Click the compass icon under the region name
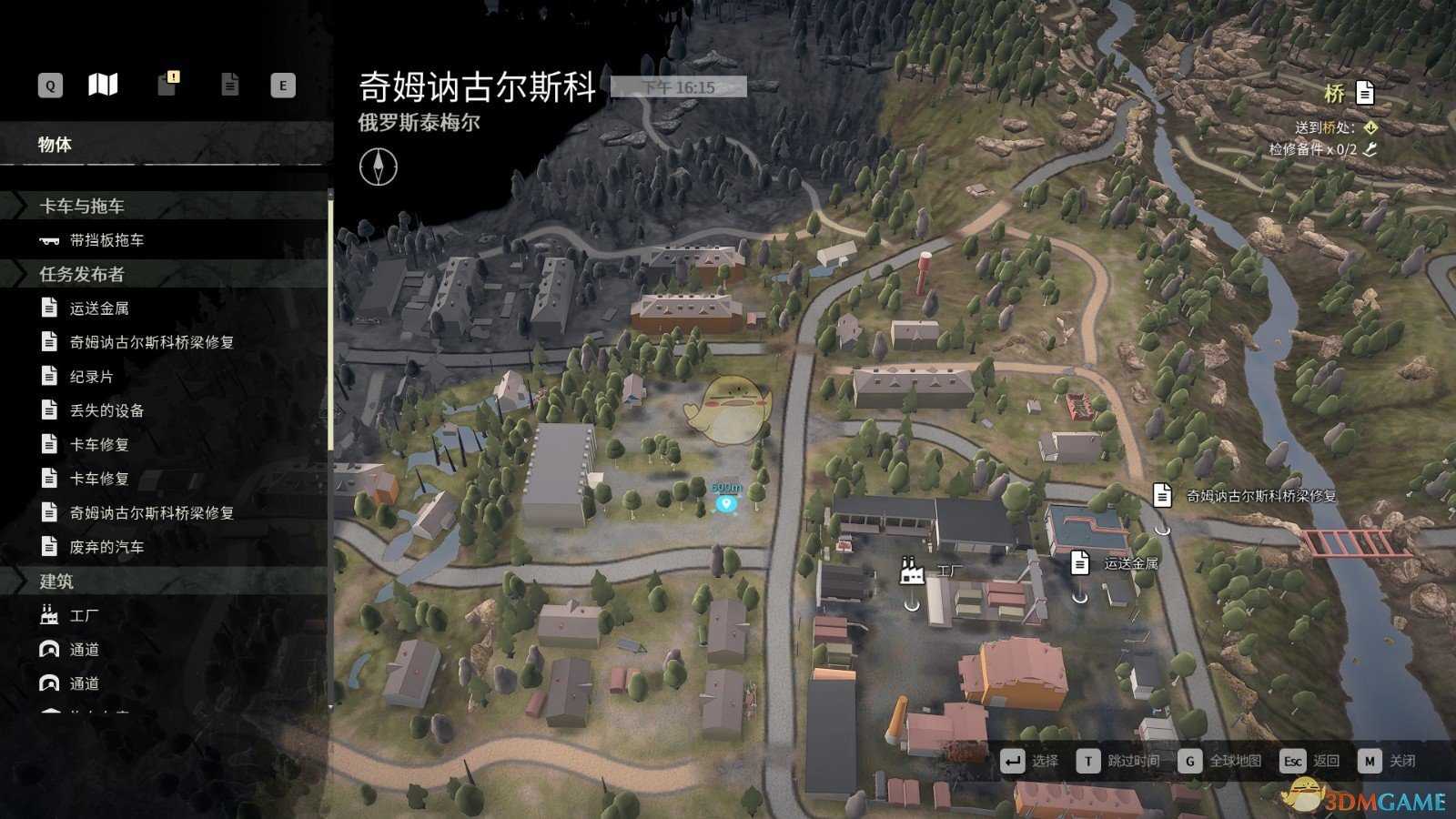Image resolution: width=1456 pixels, height=819 pixels. click(x=380, y=167)
